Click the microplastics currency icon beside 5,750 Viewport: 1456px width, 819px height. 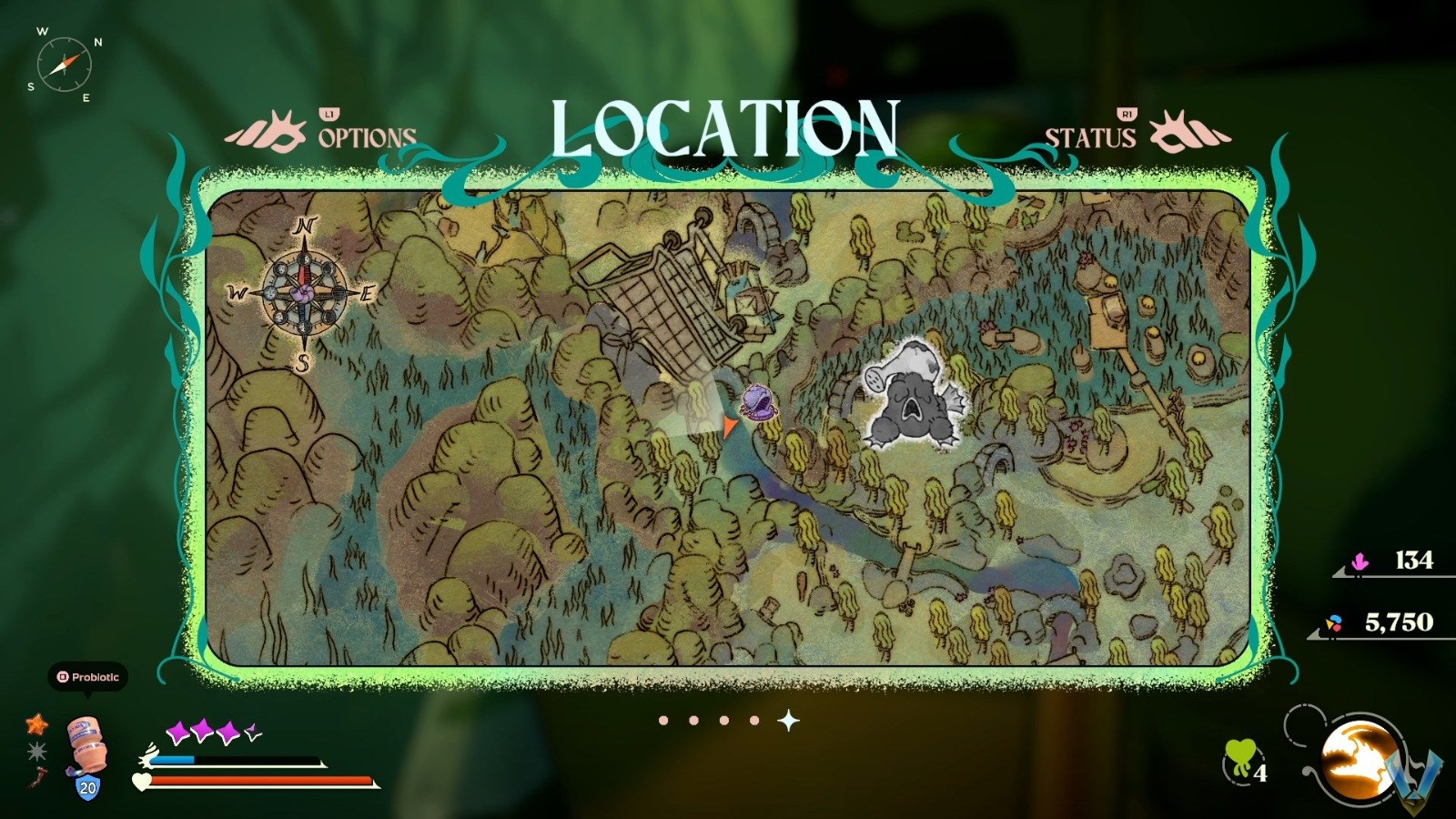pyautogui.click(x=1334, y=622)
